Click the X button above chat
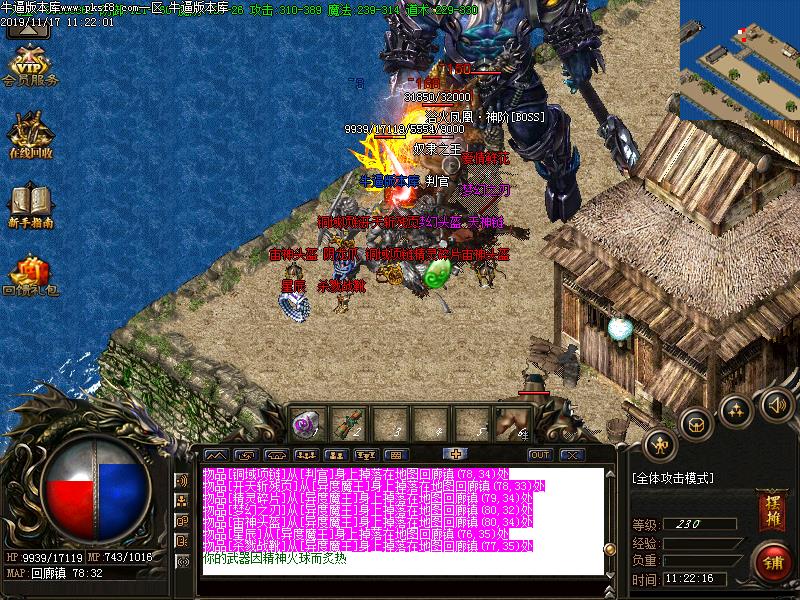 pyautogui.click(x=571, y=455)
